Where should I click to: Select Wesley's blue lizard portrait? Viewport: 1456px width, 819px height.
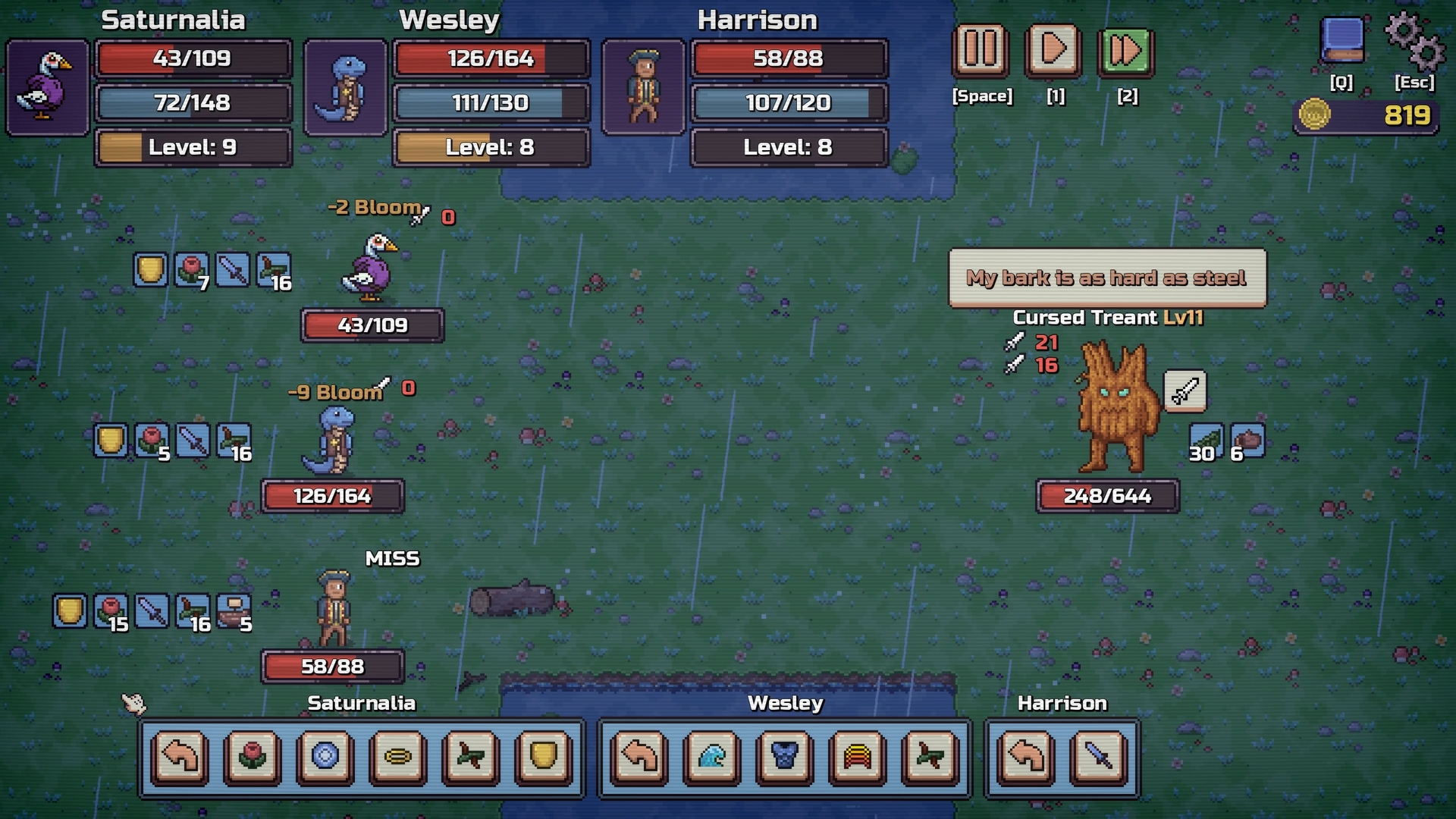345,87
